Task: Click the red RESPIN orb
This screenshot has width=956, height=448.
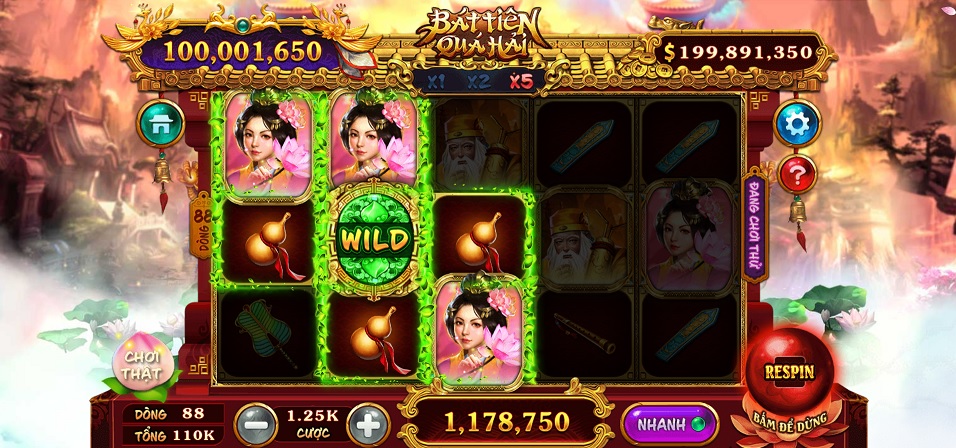Action: pos(789,371)
